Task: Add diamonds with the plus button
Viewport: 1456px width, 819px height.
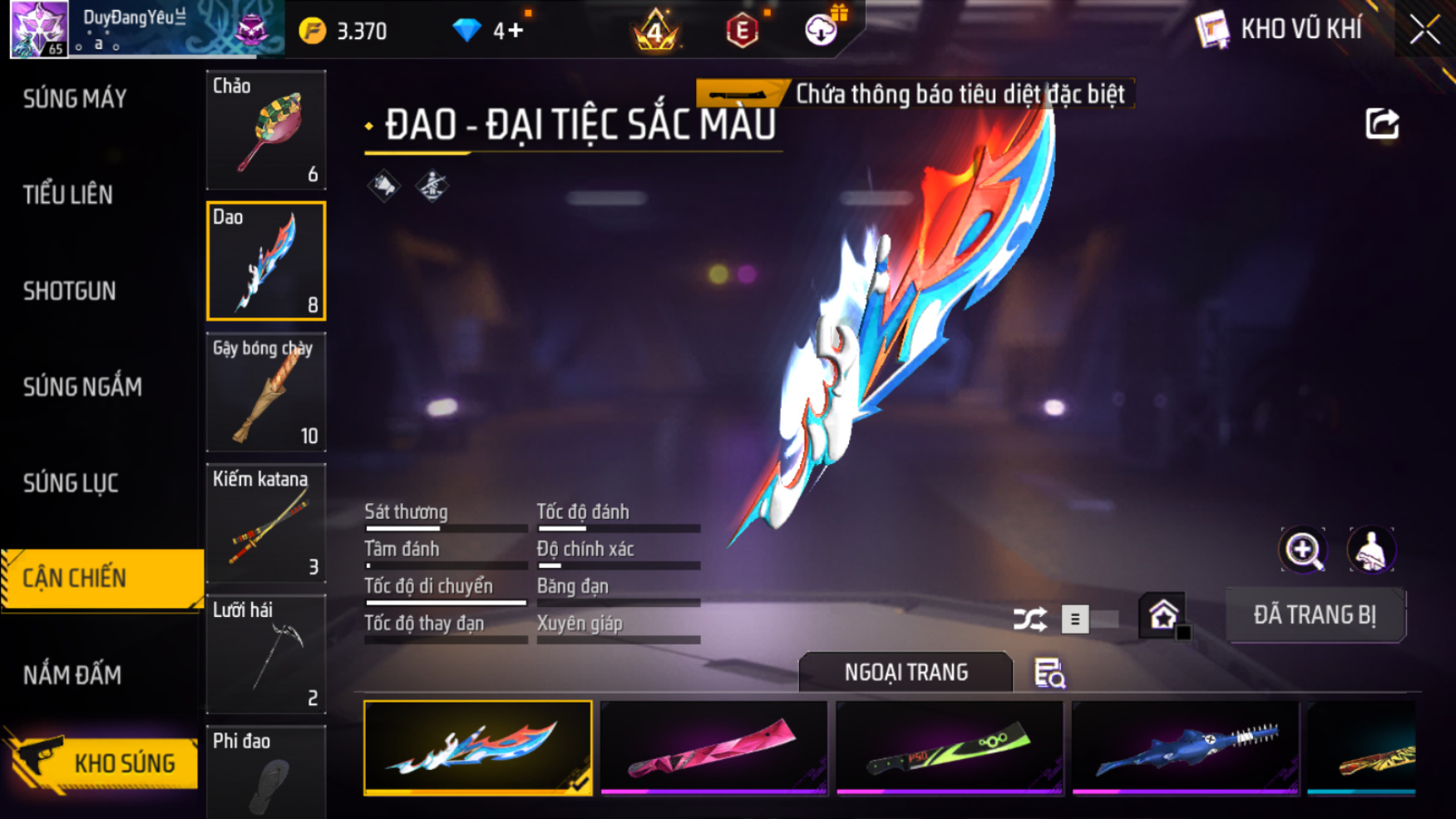Action: [509, 32]
